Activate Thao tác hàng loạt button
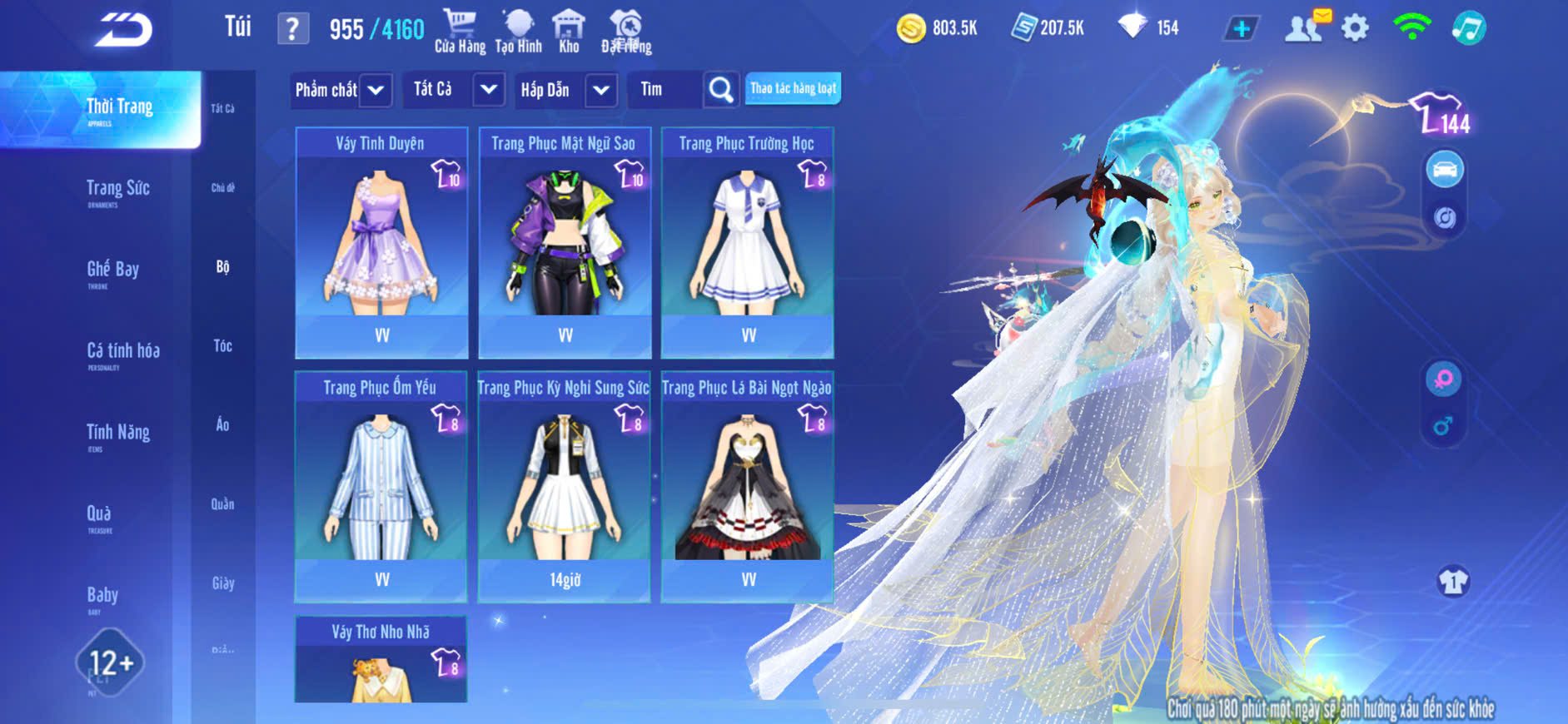The image size is (1568, 724). pyautogui.click(x=793, y=88)
